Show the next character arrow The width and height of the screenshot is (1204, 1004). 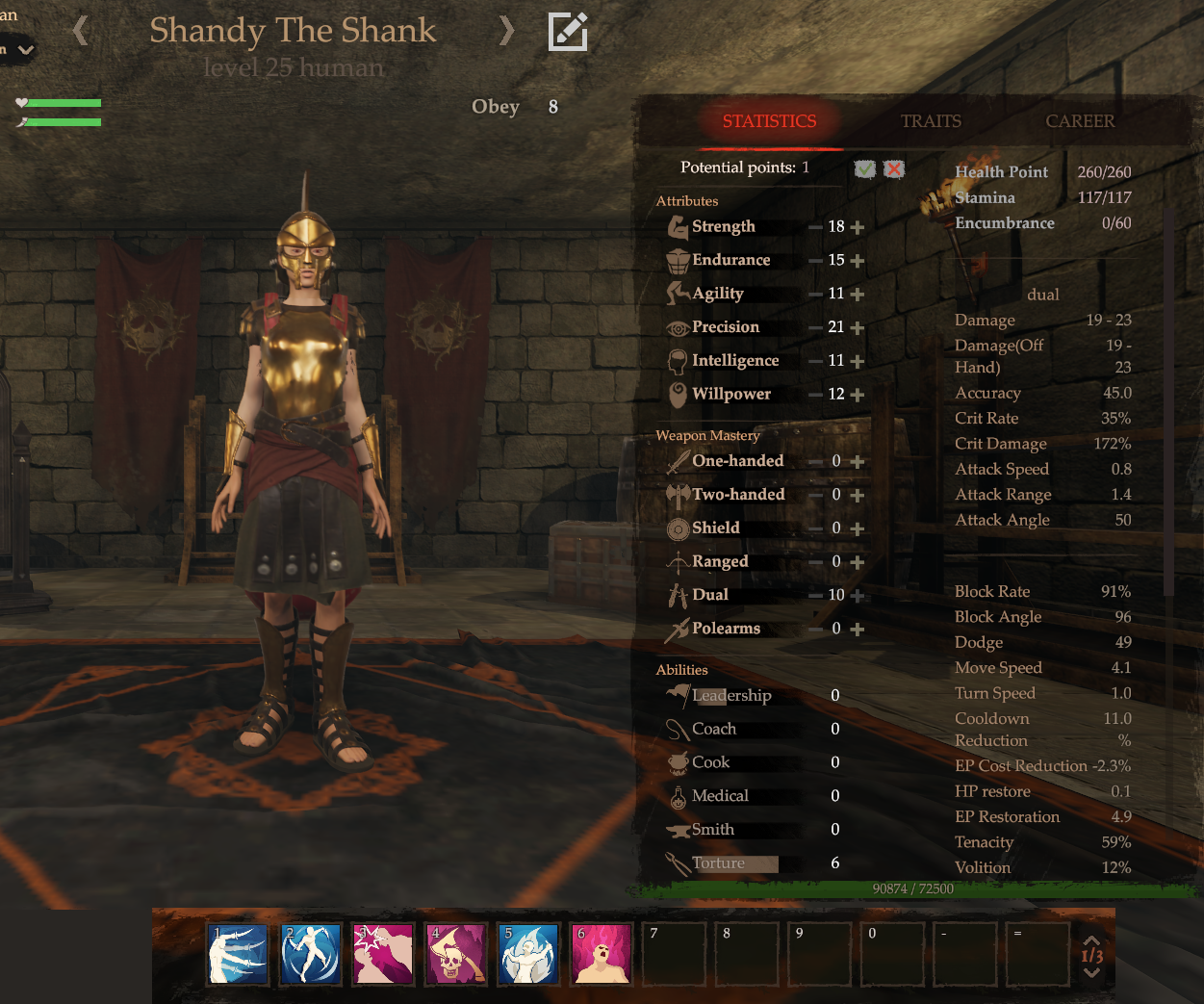506,31
